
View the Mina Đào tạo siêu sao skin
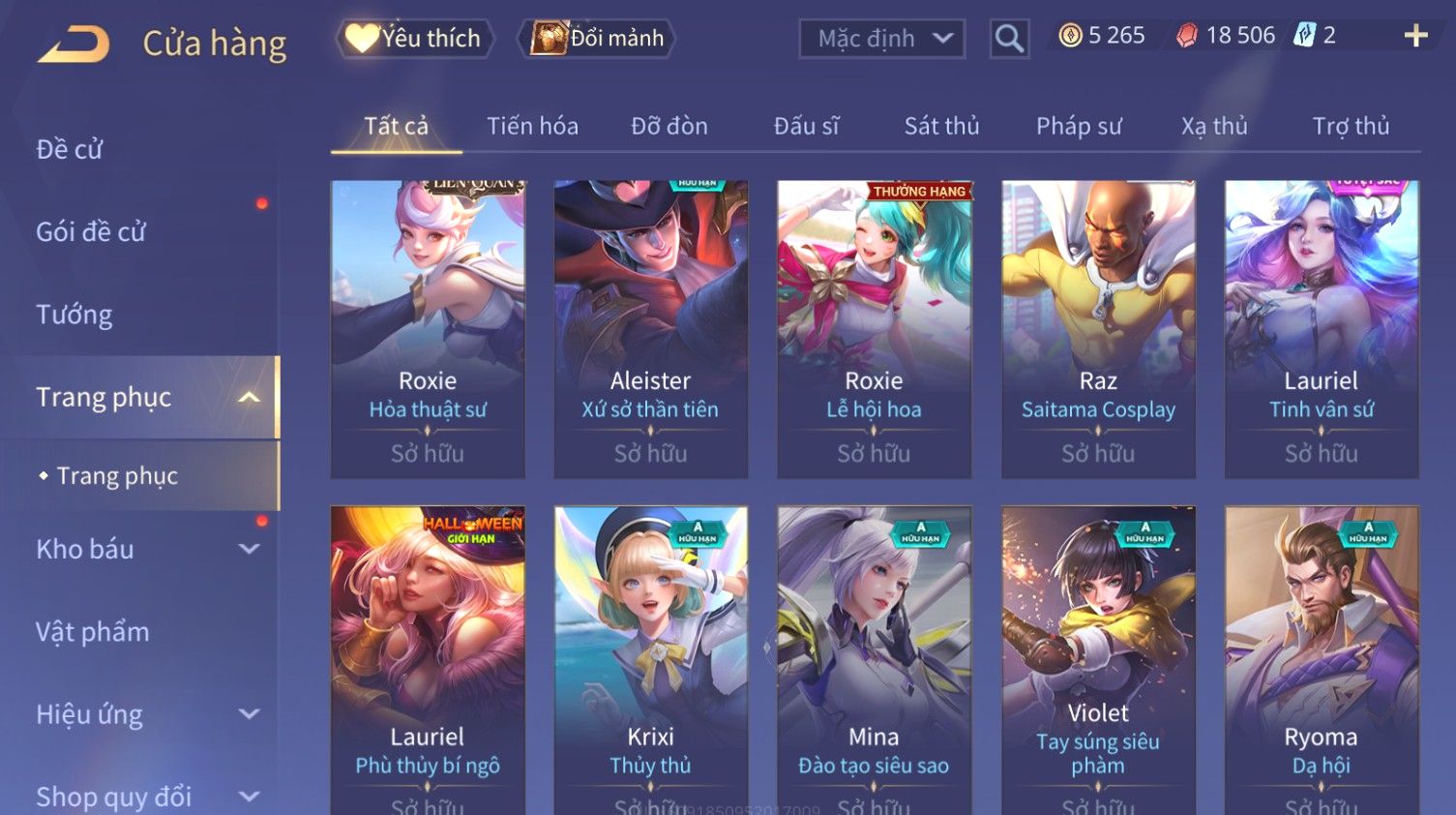[x=874, y=658]
